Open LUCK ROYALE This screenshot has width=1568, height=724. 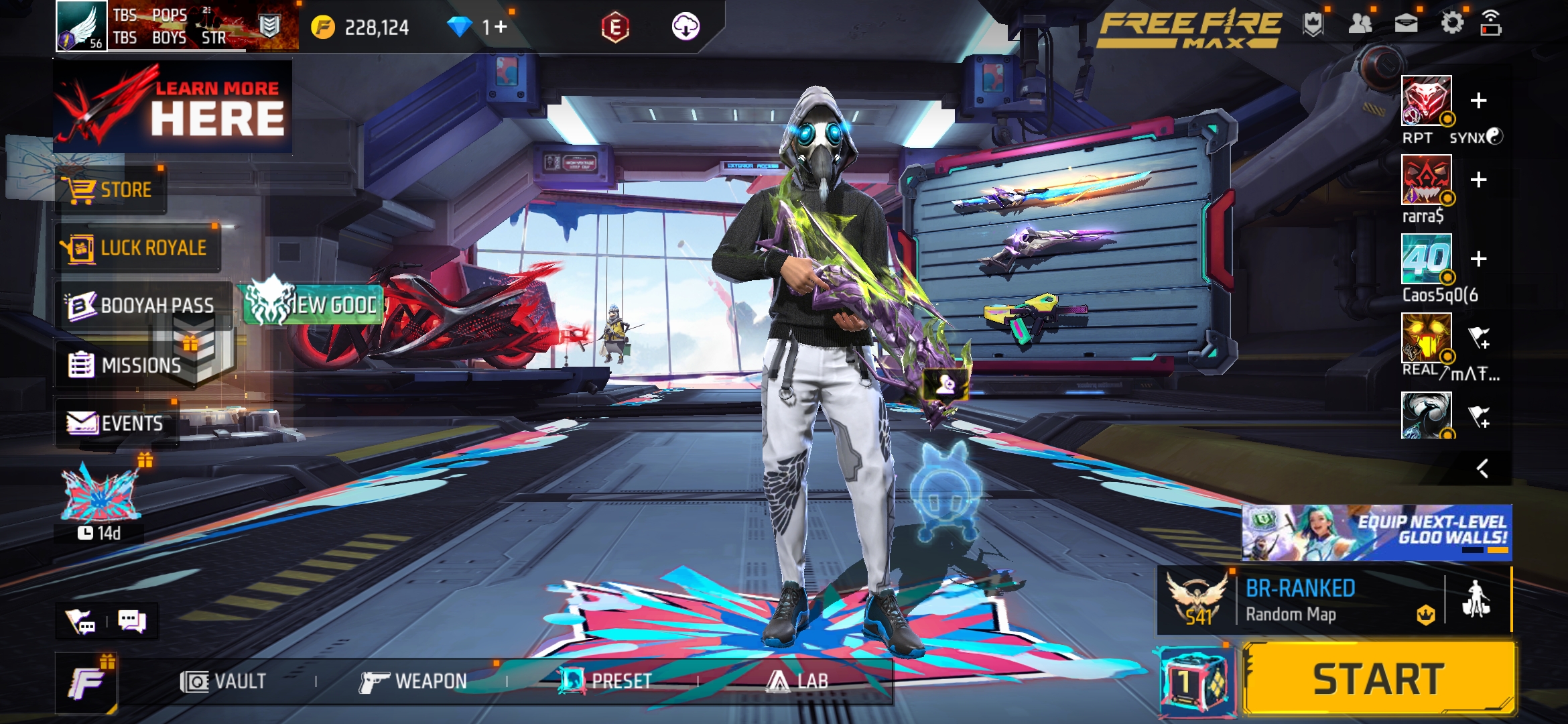139,248
